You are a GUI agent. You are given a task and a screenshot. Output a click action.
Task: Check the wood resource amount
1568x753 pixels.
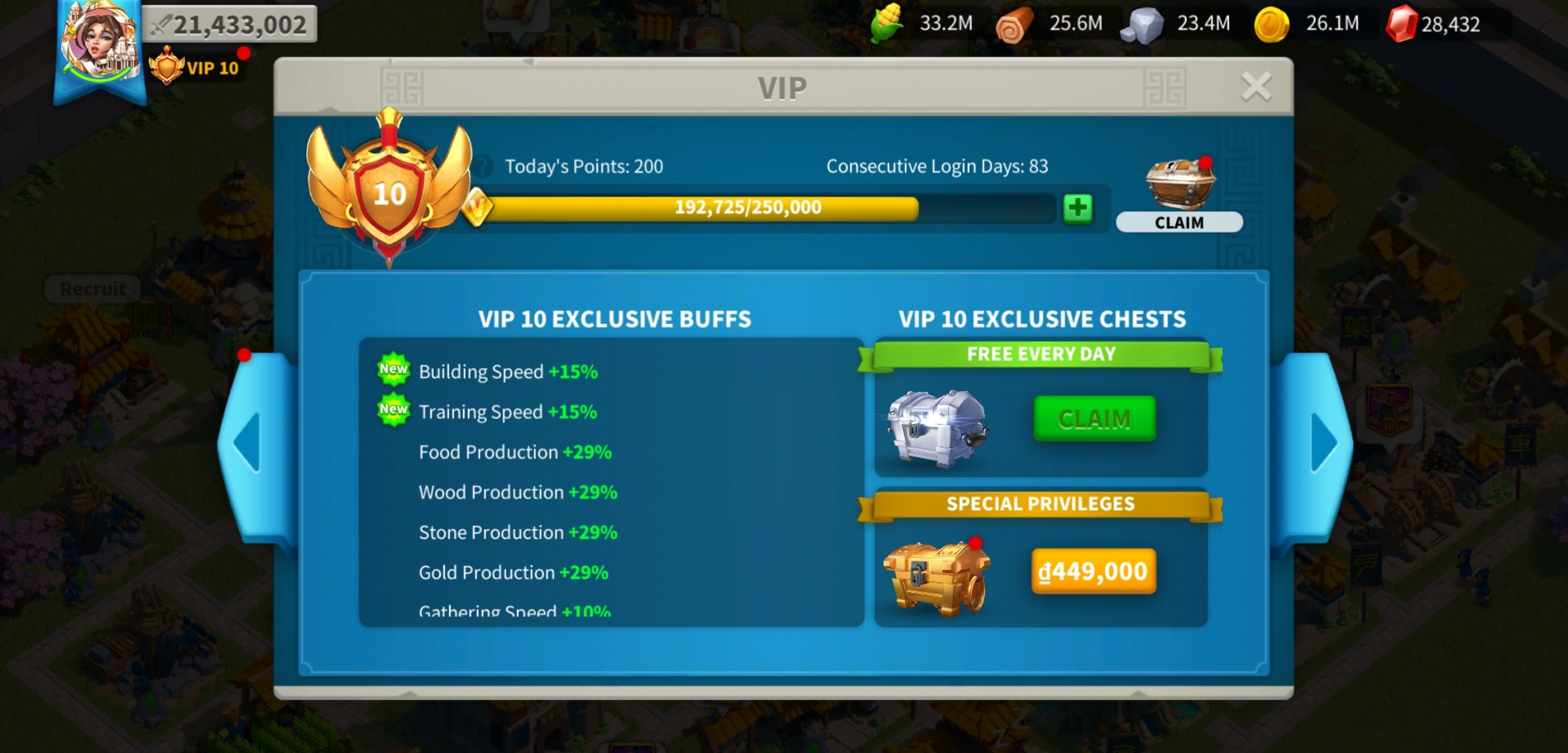pyautogui.click(x=1015, y=23)
